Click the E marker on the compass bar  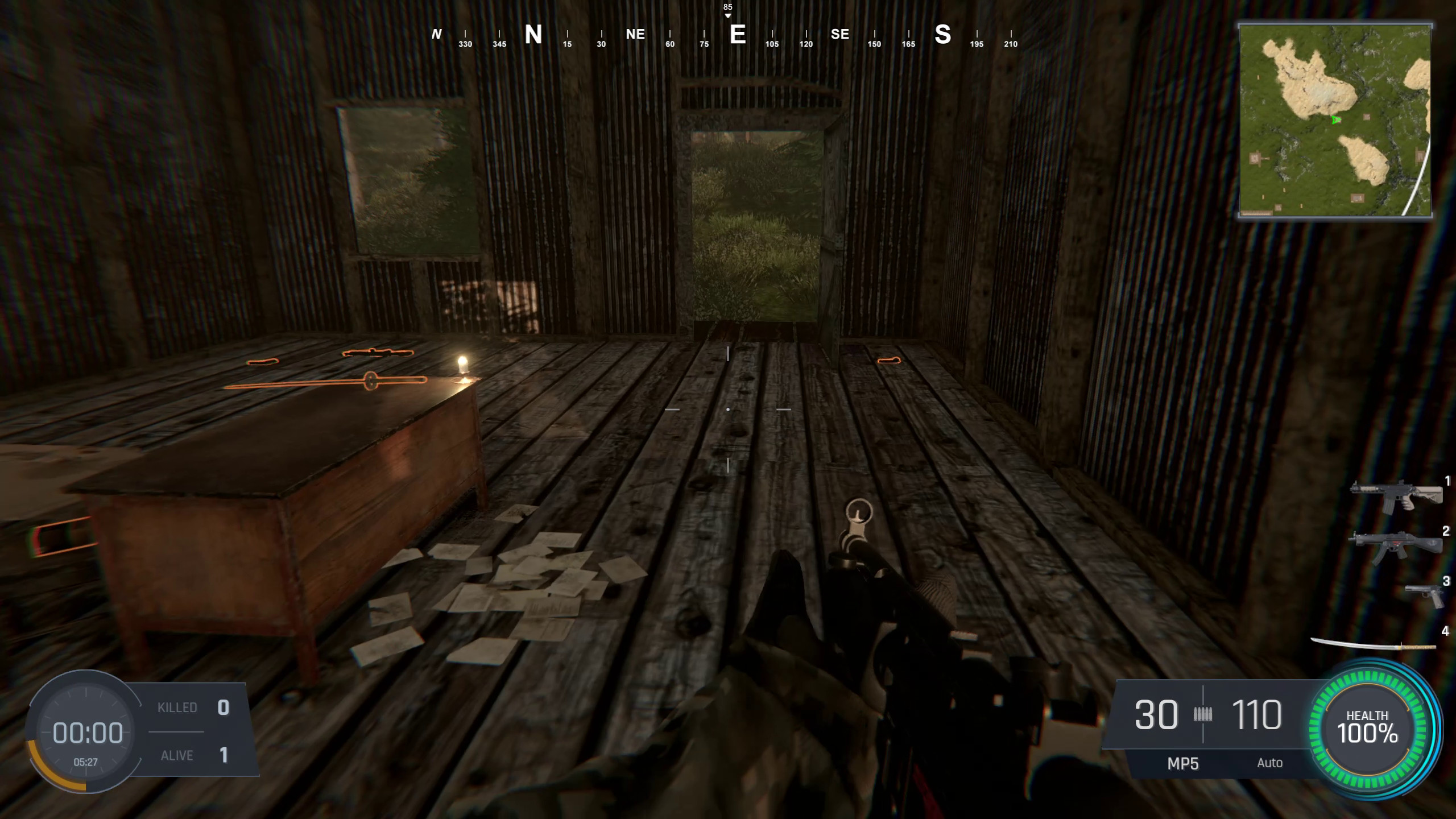[738, 34]
